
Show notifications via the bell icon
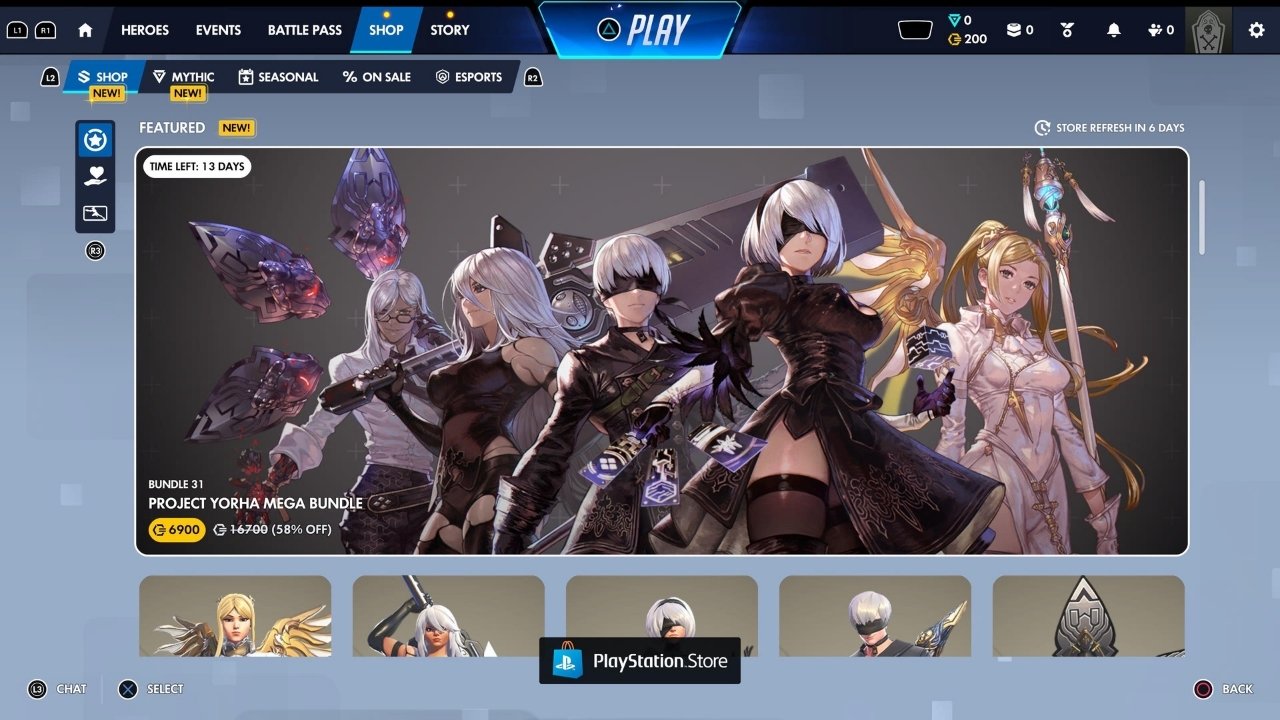1114,30
